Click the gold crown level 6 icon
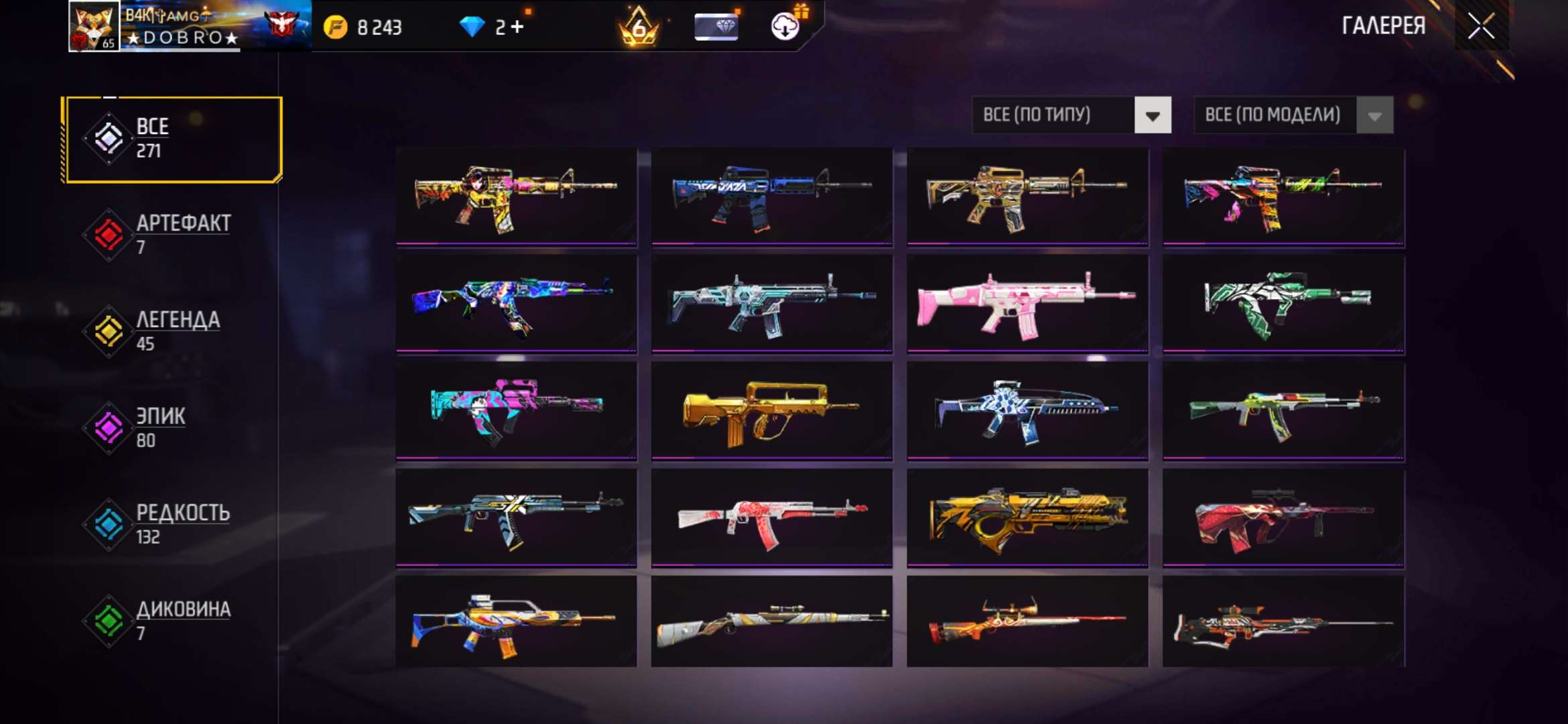The image size is (1568, 724). [639, 27]
